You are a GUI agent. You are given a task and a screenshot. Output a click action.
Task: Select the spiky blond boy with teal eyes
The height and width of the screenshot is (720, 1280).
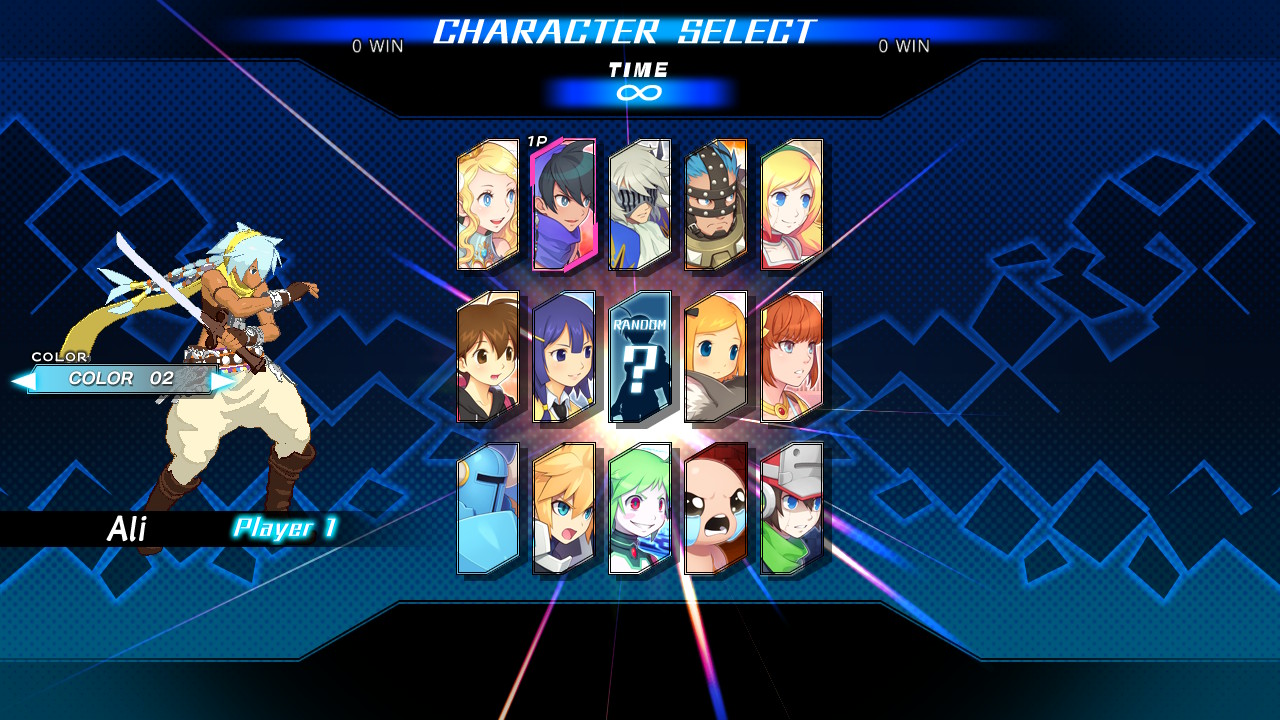point(564,509)
